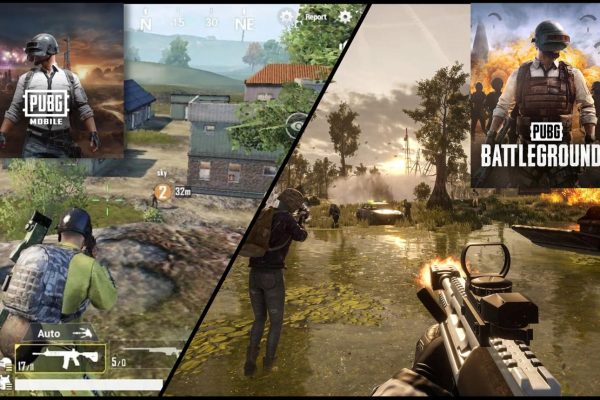Toggle the eye free-look icon

point(297,124)
